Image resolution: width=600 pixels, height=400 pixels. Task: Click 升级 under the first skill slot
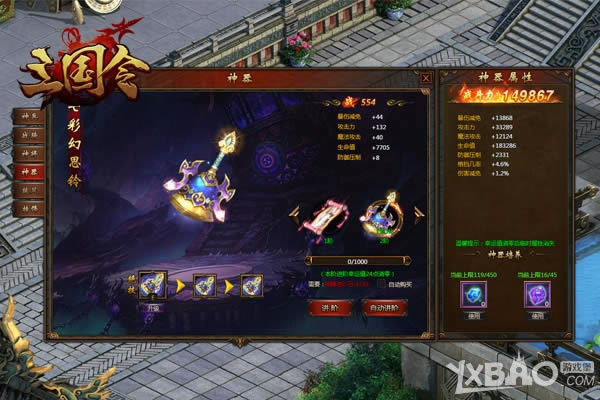click(x=155, y=308)
